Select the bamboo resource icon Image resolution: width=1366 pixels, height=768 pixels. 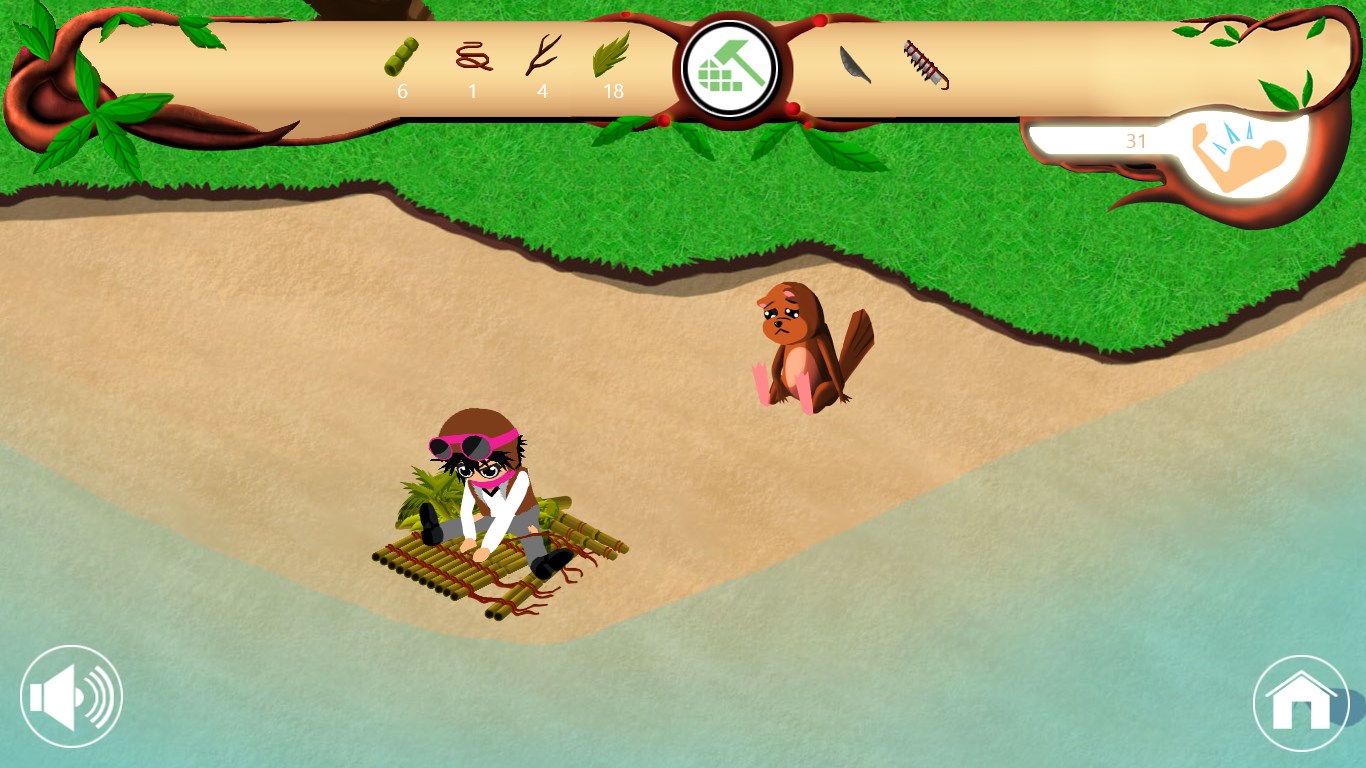pyautogui.click(x=401, y=57)
